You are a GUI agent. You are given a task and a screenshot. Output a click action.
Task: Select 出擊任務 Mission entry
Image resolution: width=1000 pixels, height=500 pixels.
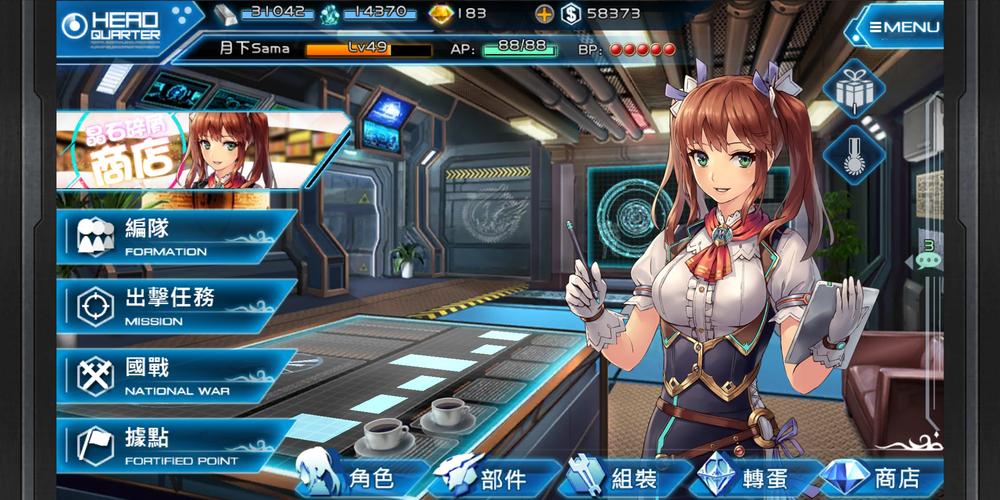tap(175, 306)
